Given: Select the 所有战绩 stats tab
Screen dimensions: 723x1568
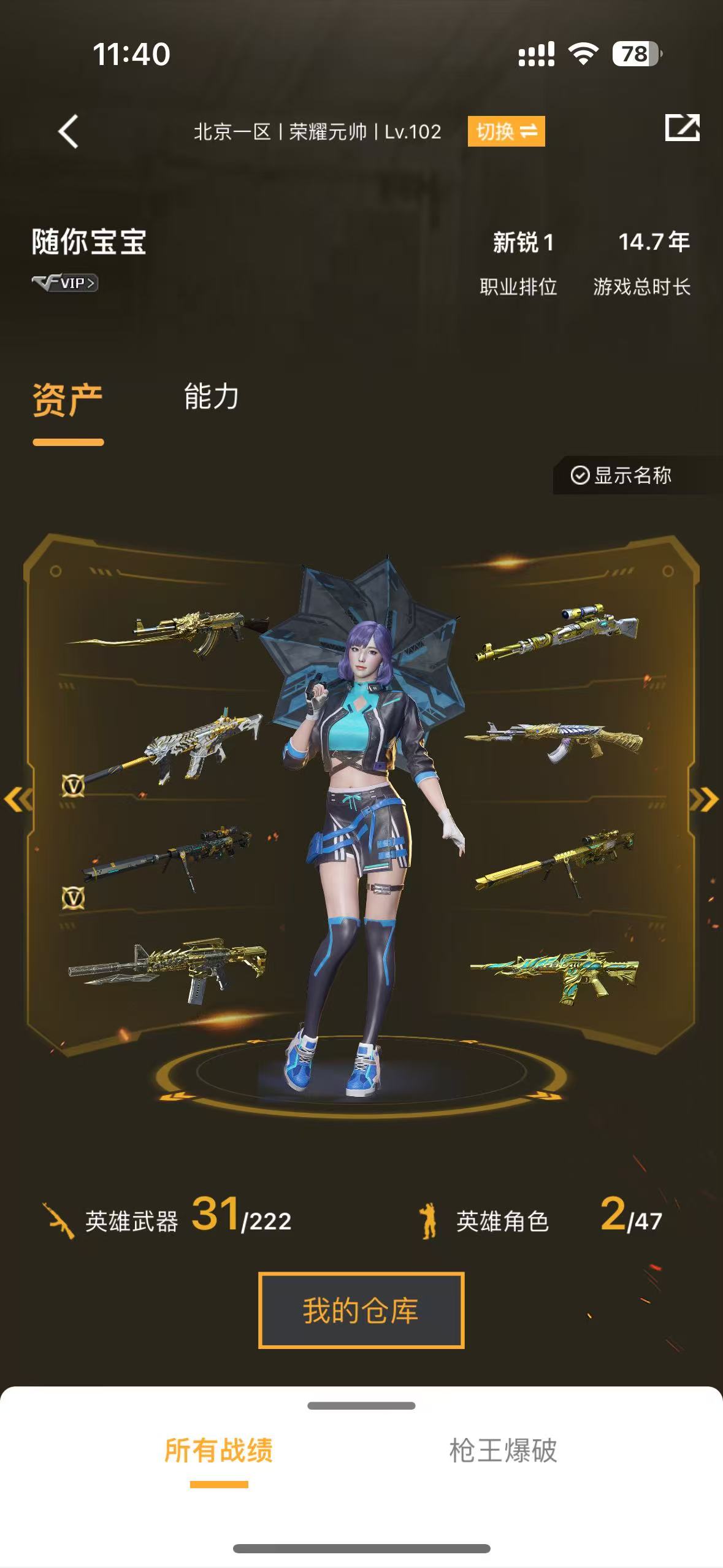Looking at the screenshot, I should (x=219, y=1451).
